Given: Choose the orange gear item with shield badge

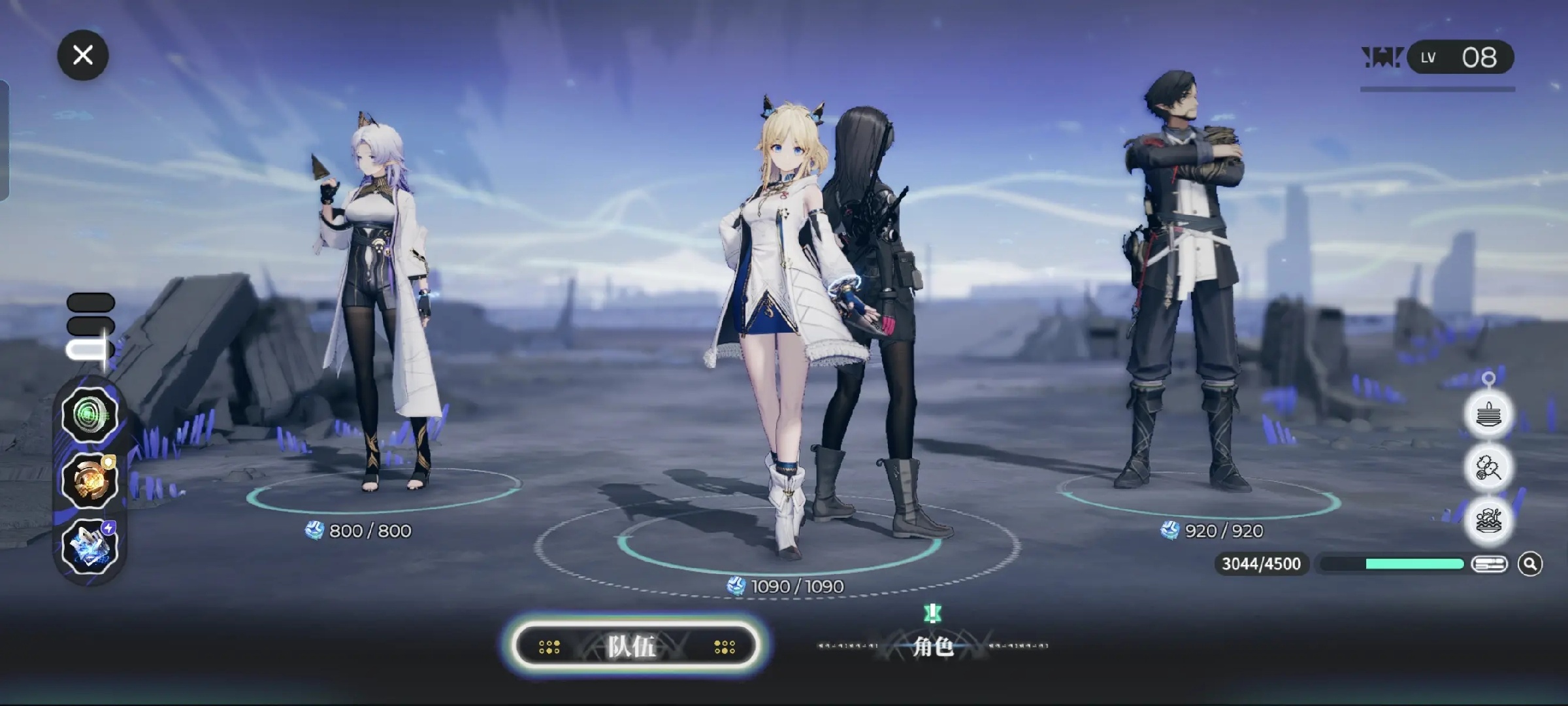Looking at the screenshot, I should click(90, 482).
